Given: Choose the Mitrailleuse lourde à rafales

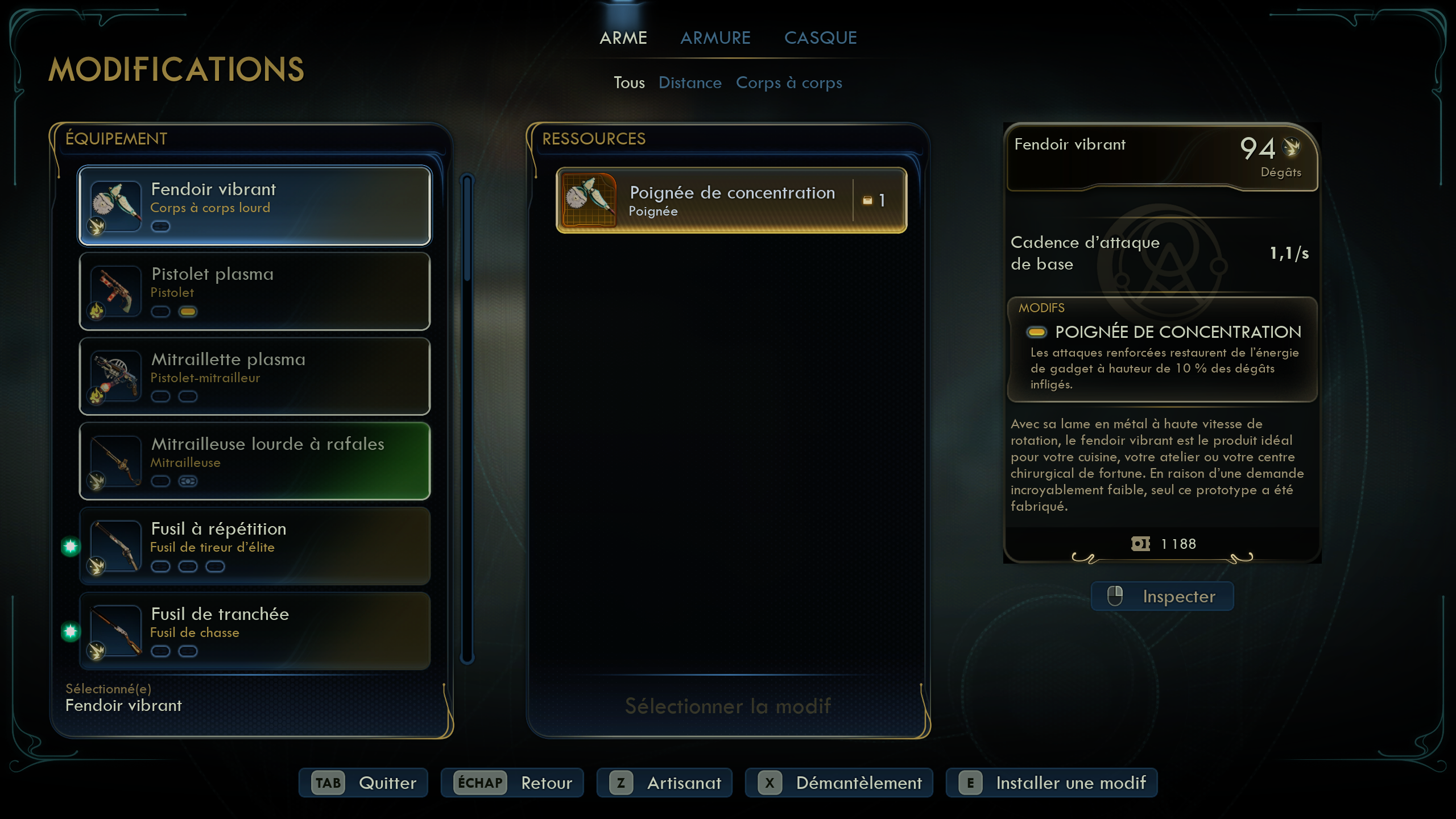Looking at the screenshot, I should [x=254, y=461].
